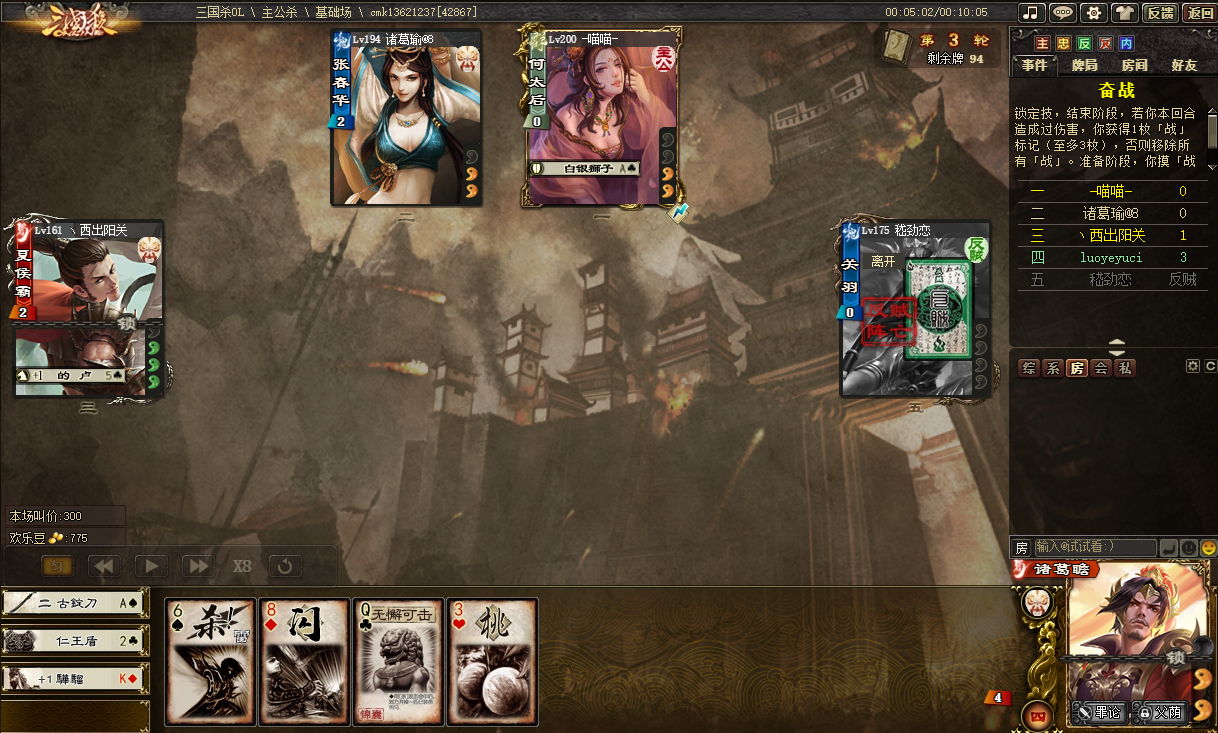Click the chat text input field
The width and height of the screenshot is (1218, 733).
point(1094,547)
